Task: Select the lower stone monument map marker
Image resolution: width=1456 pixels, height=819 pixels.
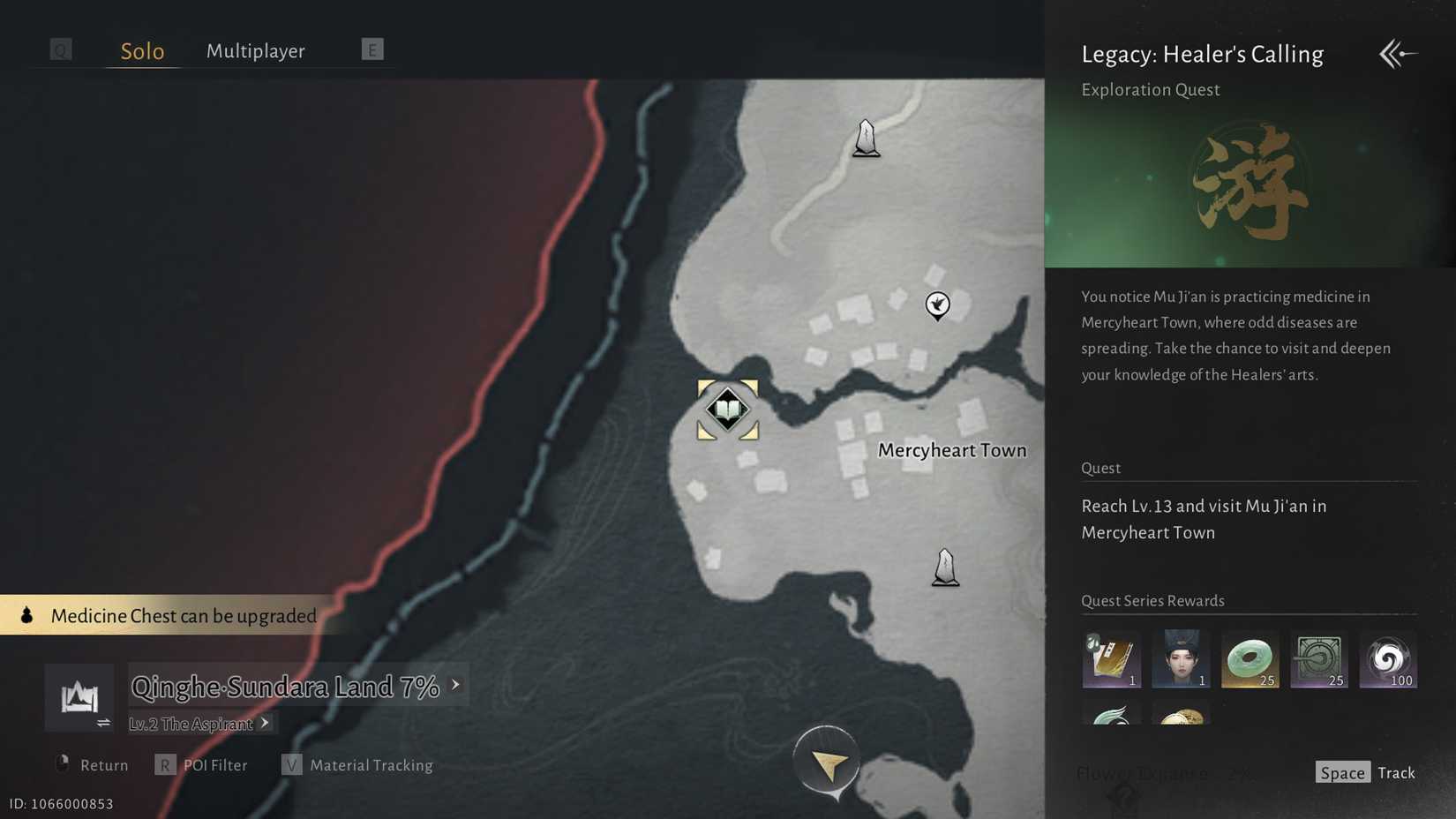Action: [x=944, y=566]
